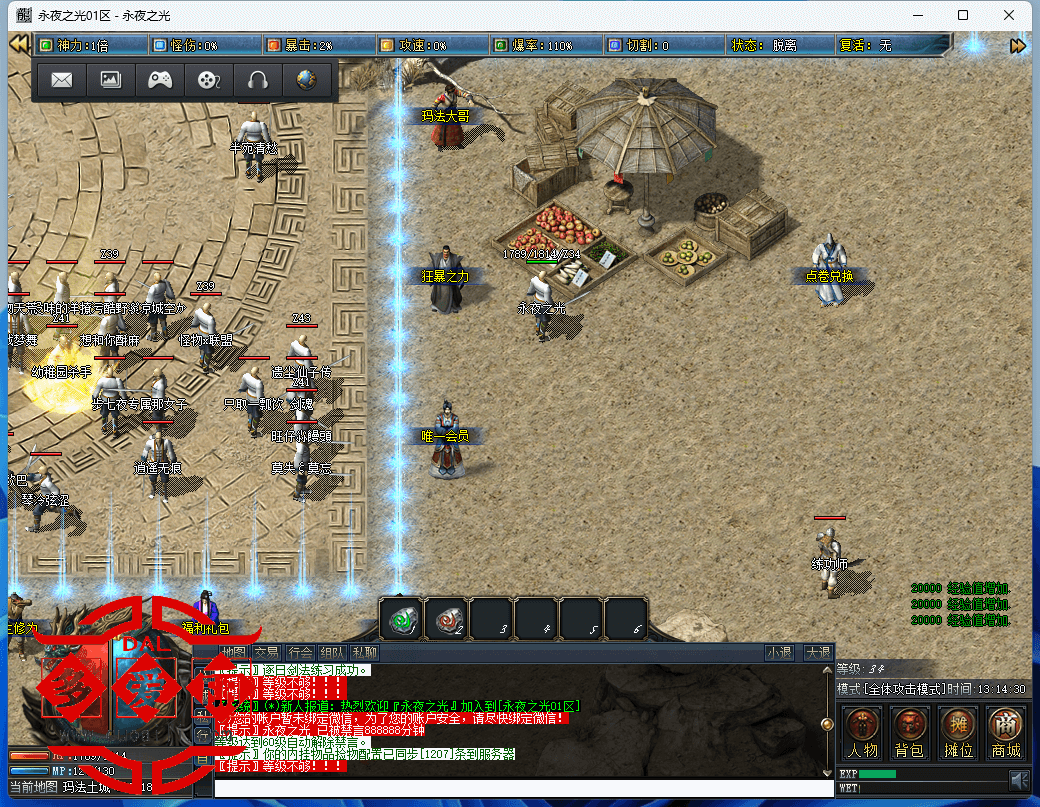This screenshot has width=1040, height=807.
Task: Use the red scroll in hotbar slot 2
Action: 446,620
